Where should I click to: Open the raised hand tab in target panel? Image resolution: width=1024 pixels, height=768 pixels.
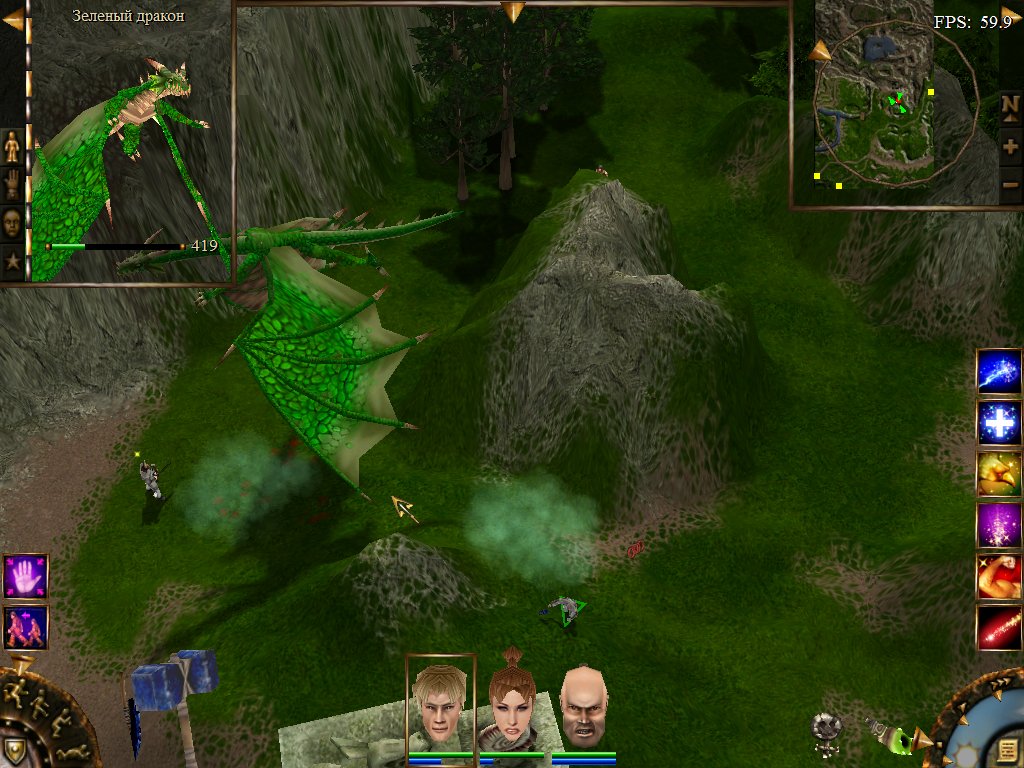pos(12,185)
